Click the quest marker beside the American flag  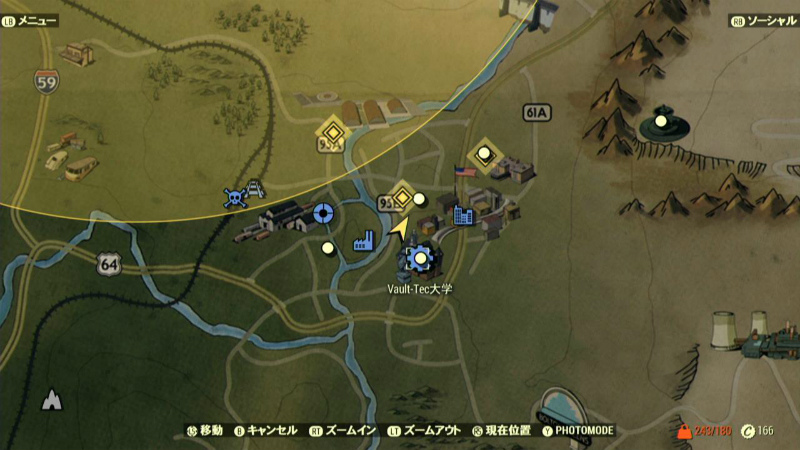(x=485, y=154)
